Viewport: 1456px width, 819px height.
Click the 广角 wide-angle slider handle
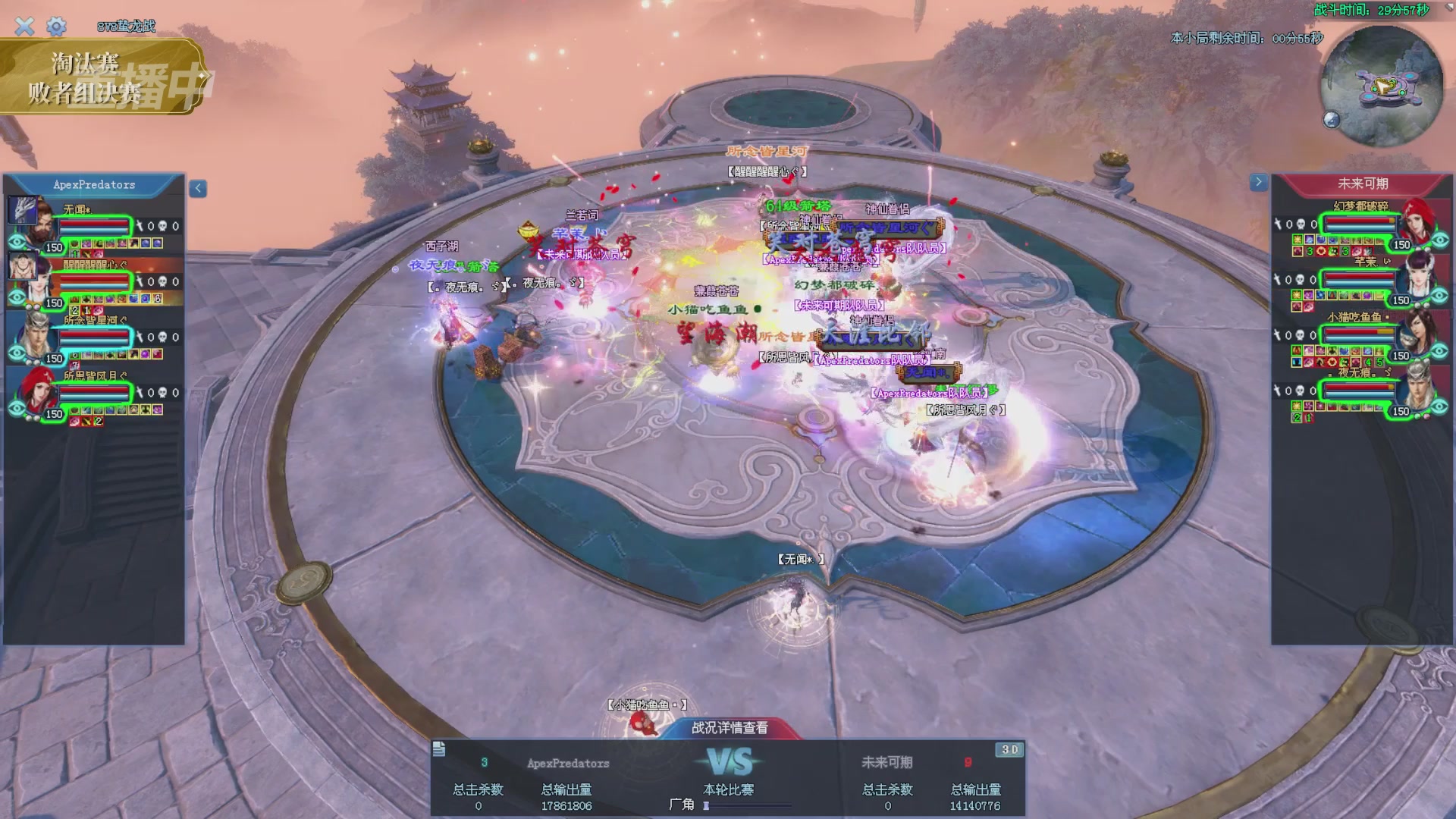[x=706, y=805]
